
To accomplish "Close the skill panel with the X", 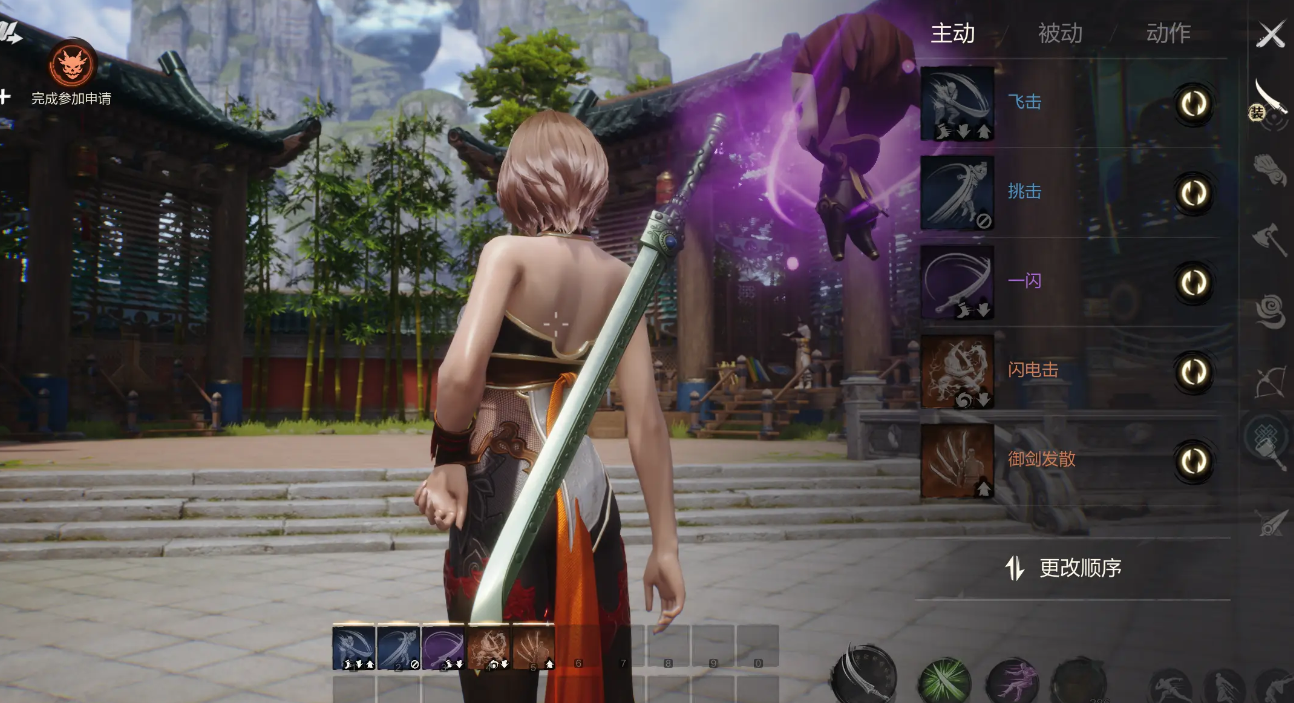I will pos(1271,35).
